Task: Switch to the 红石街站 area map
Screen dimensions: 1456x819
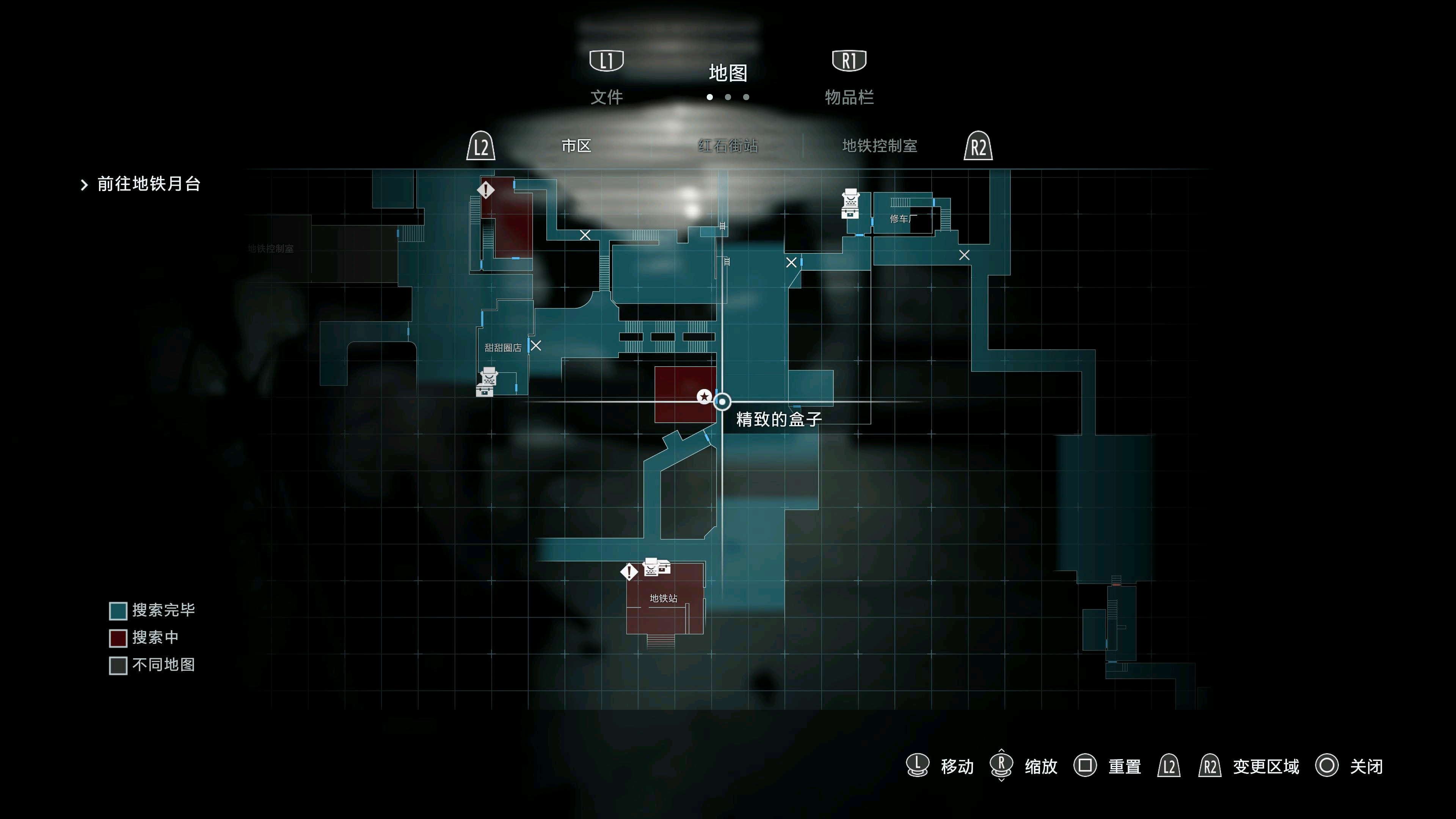Action: click(728, 146)
